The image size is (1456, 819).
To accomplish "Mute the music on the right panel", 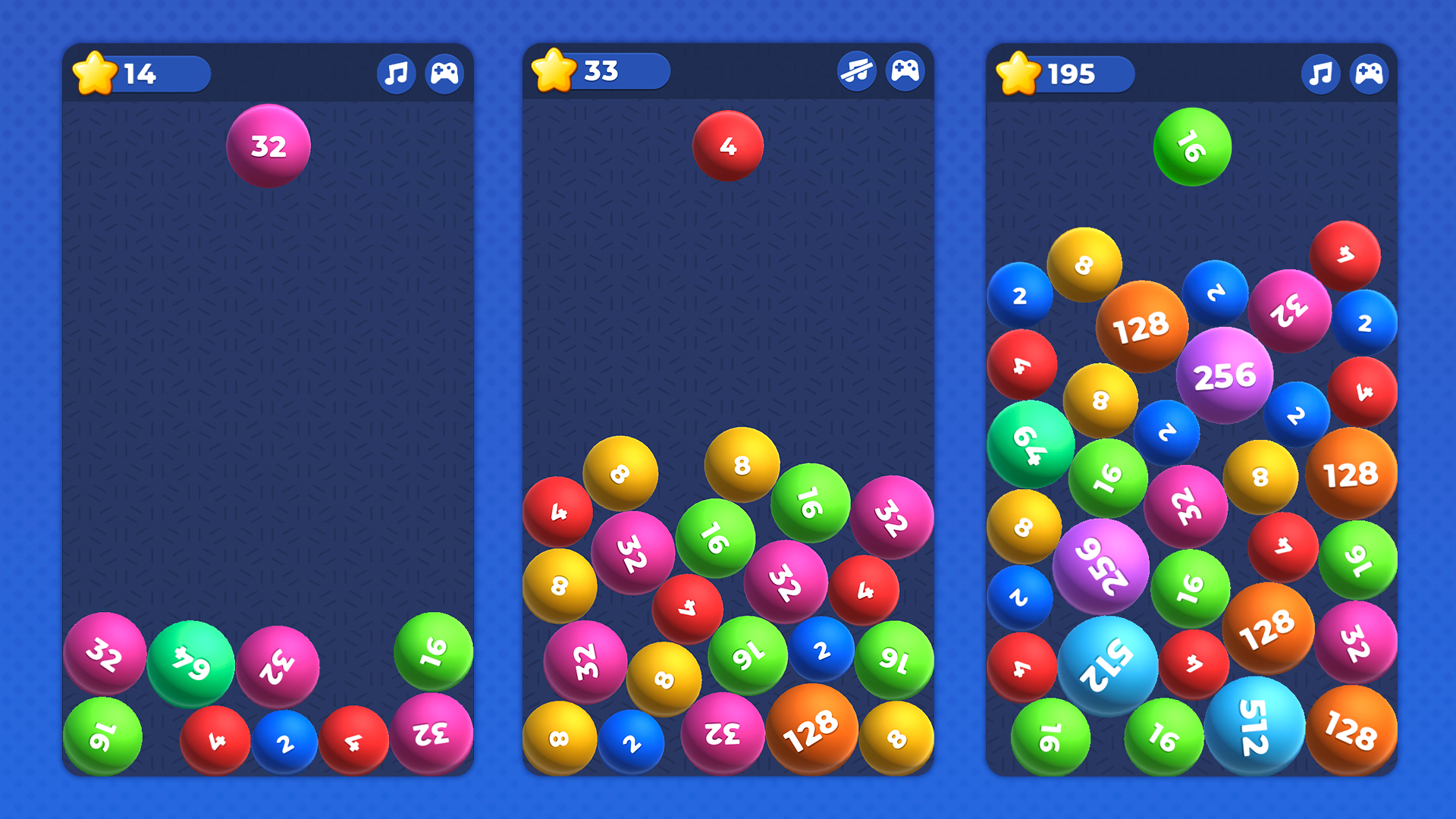I will click(1320, 73).
